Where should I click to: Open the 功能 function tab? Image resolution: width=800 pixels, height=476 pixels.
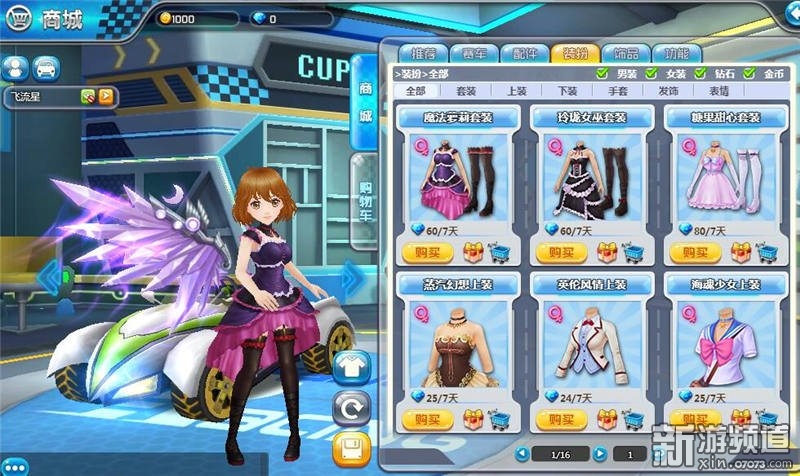[677, 53]
